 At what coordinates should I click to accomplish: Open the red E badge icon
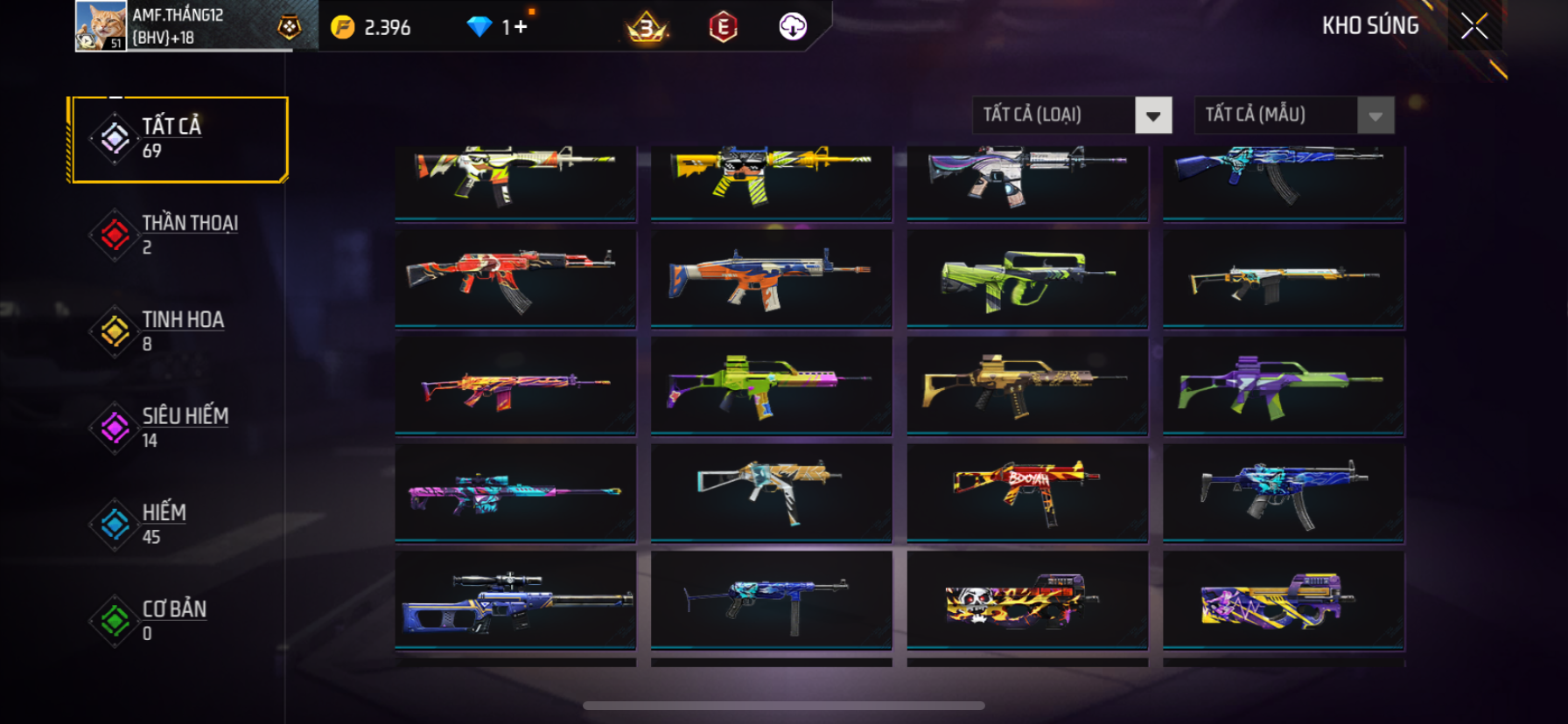tap(723, 28)
